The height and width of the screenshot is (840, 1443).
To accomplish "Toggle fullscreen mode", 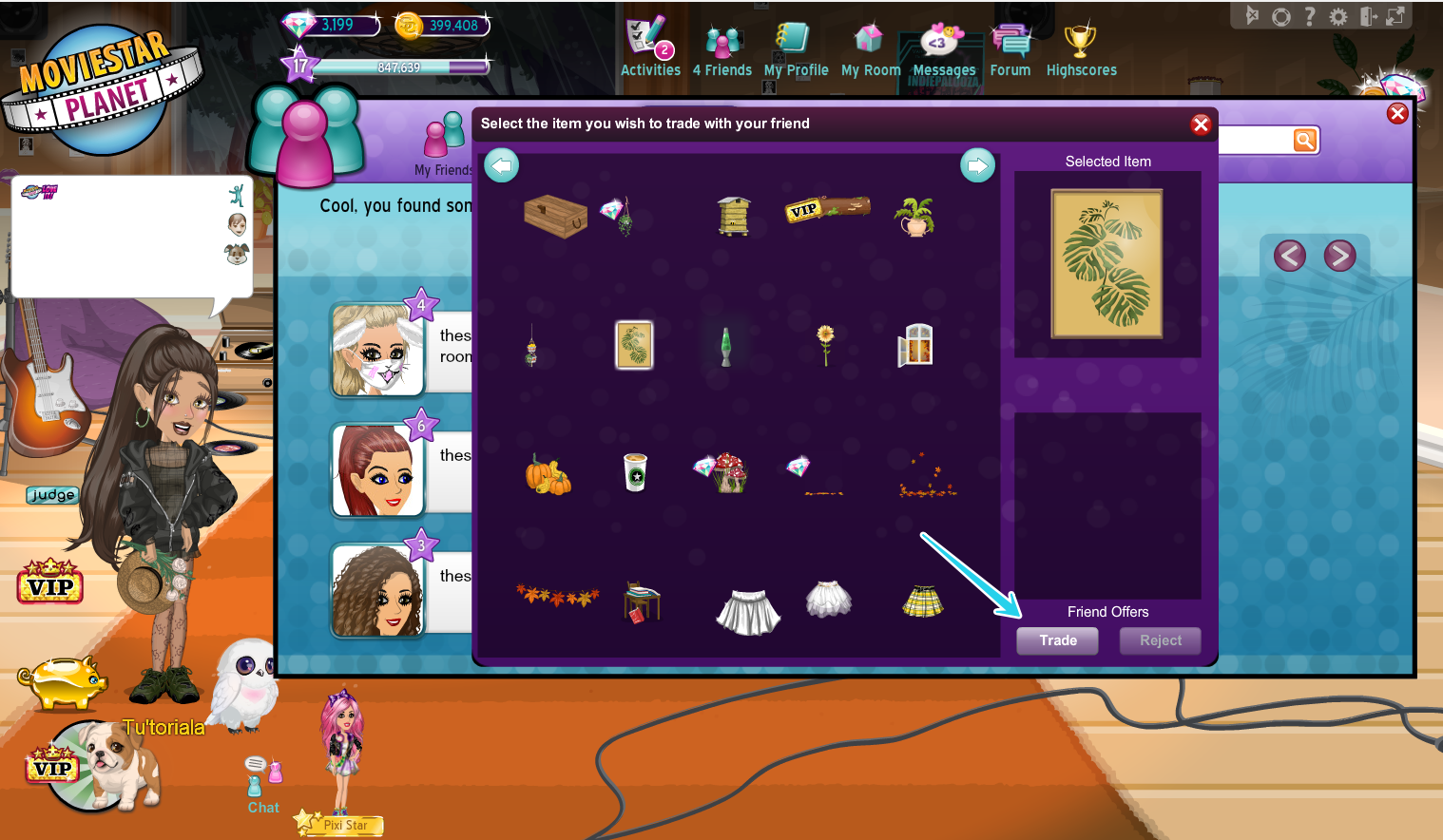I will pos(1396,16).
